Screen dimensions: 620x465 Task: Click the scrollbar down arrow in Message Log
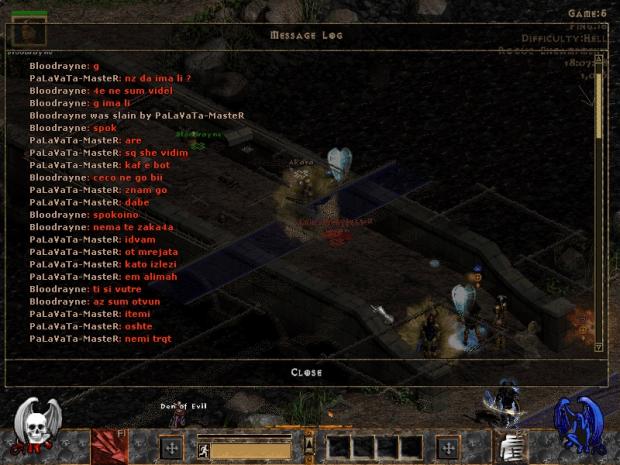pos(599,347)
